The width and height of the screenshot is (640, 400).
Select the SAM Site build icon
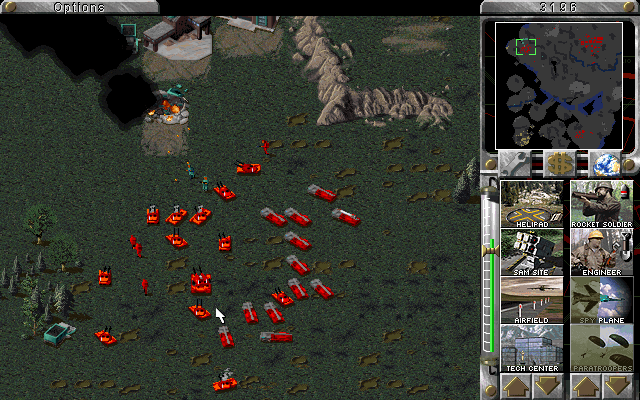tap(532, 252)
